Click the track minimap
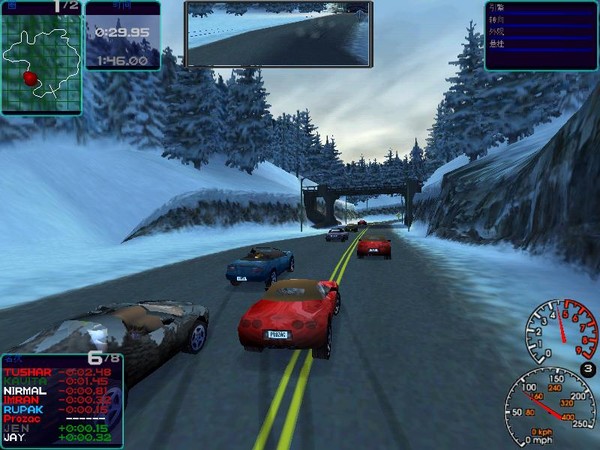This screenshot has width=600, height=450. (40, 63)
